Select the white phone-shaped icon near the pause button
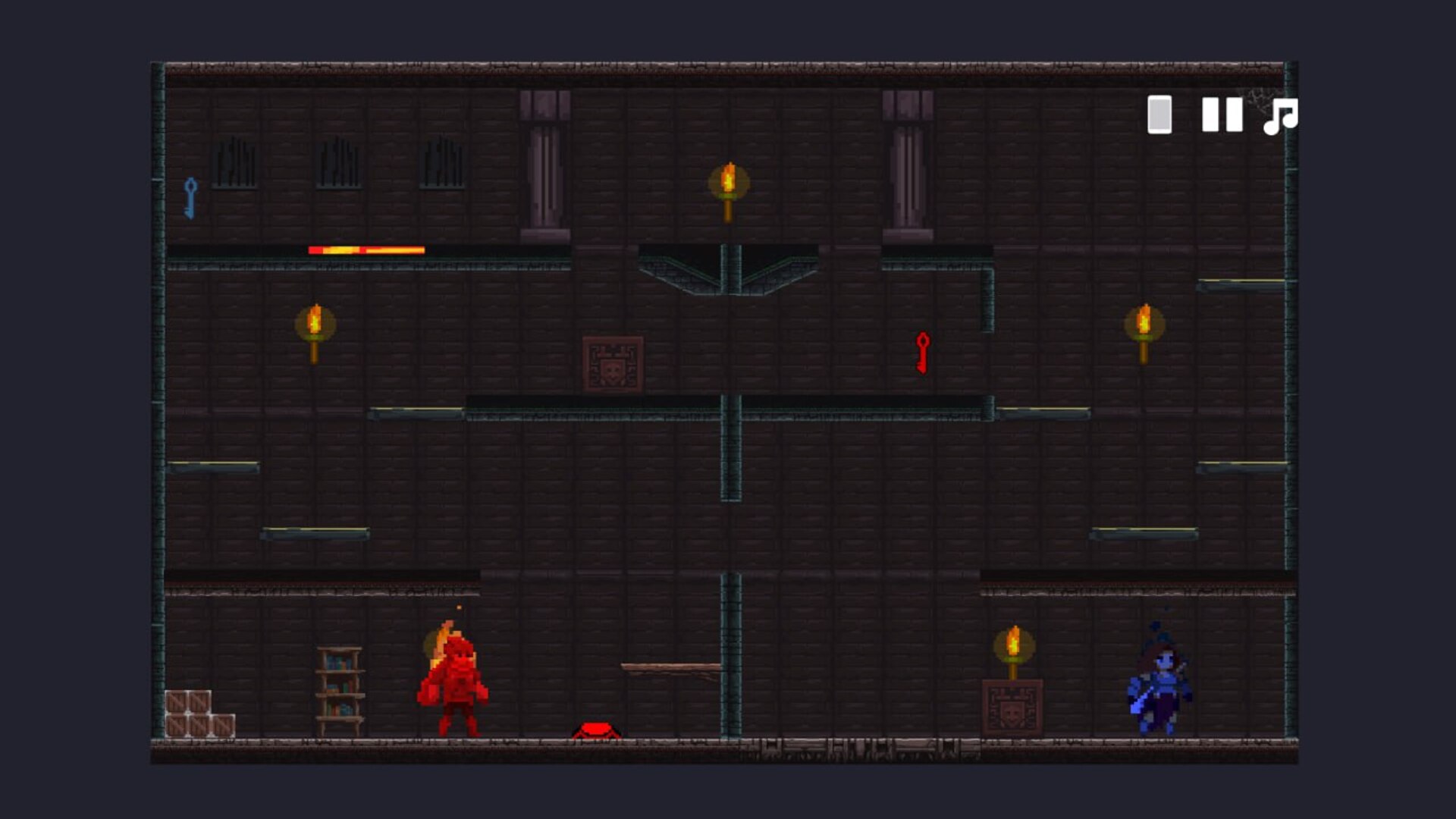1456x819 pixels. (x=1158, y=116)
